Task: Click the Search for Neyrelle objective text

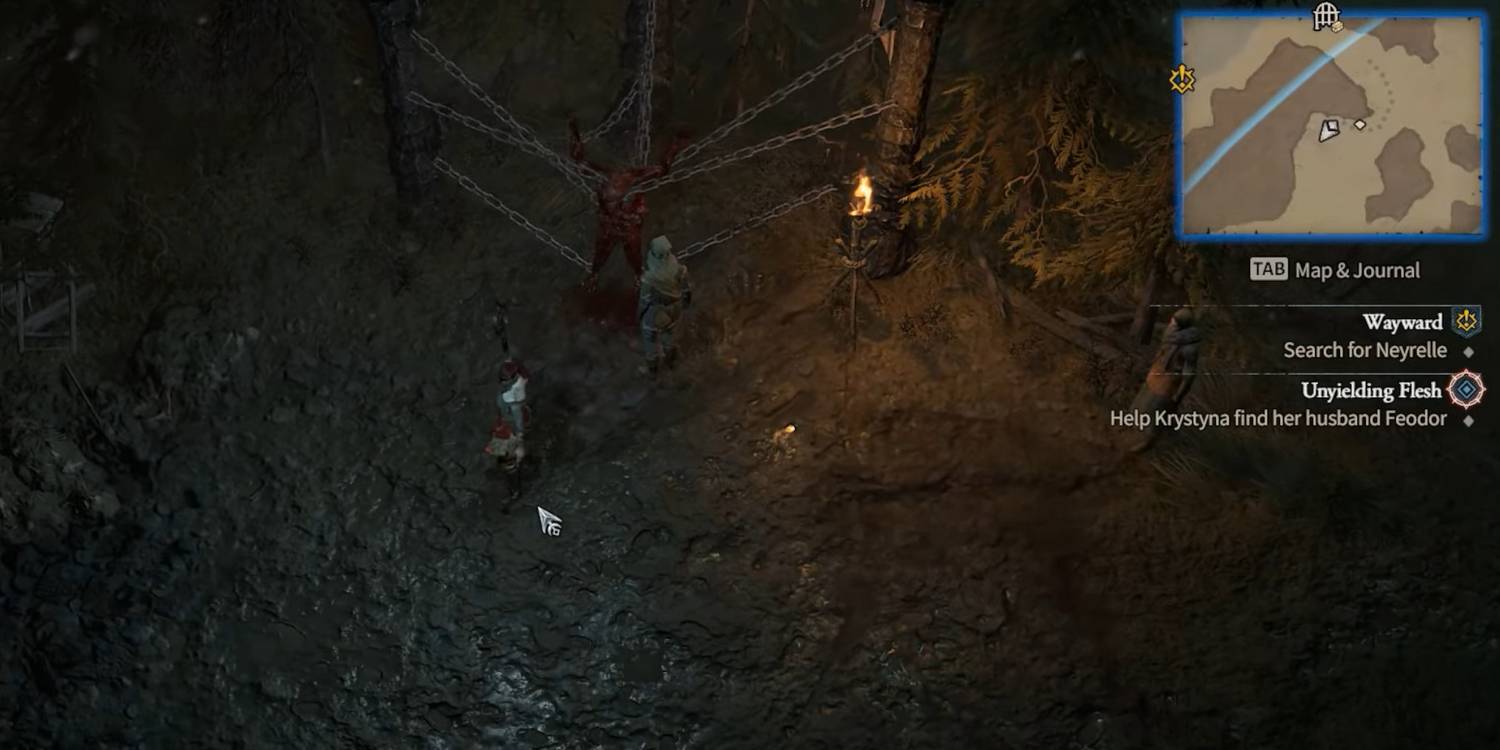Action: pyautogui.click(x=1365, y=350)
